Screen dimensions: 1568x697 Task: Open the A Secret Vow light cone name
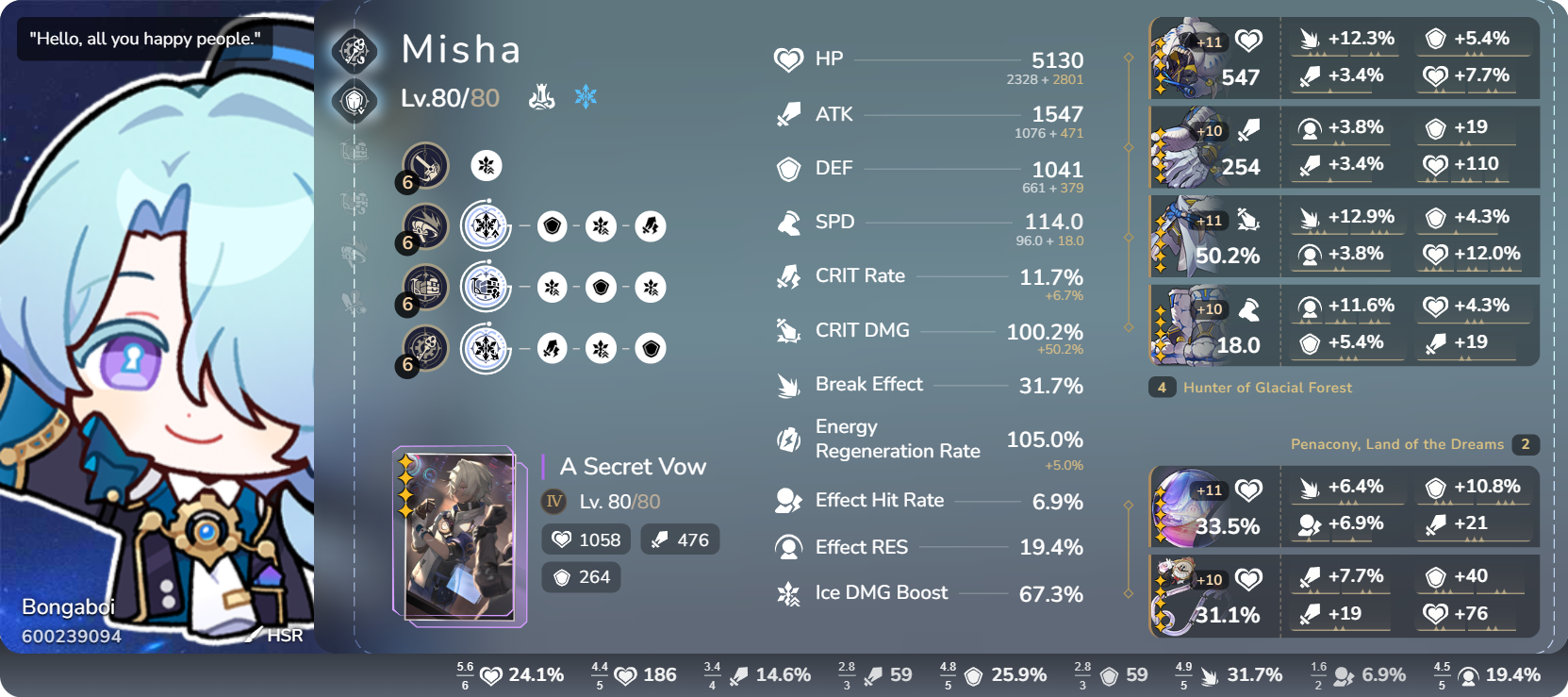pos(633,466)
